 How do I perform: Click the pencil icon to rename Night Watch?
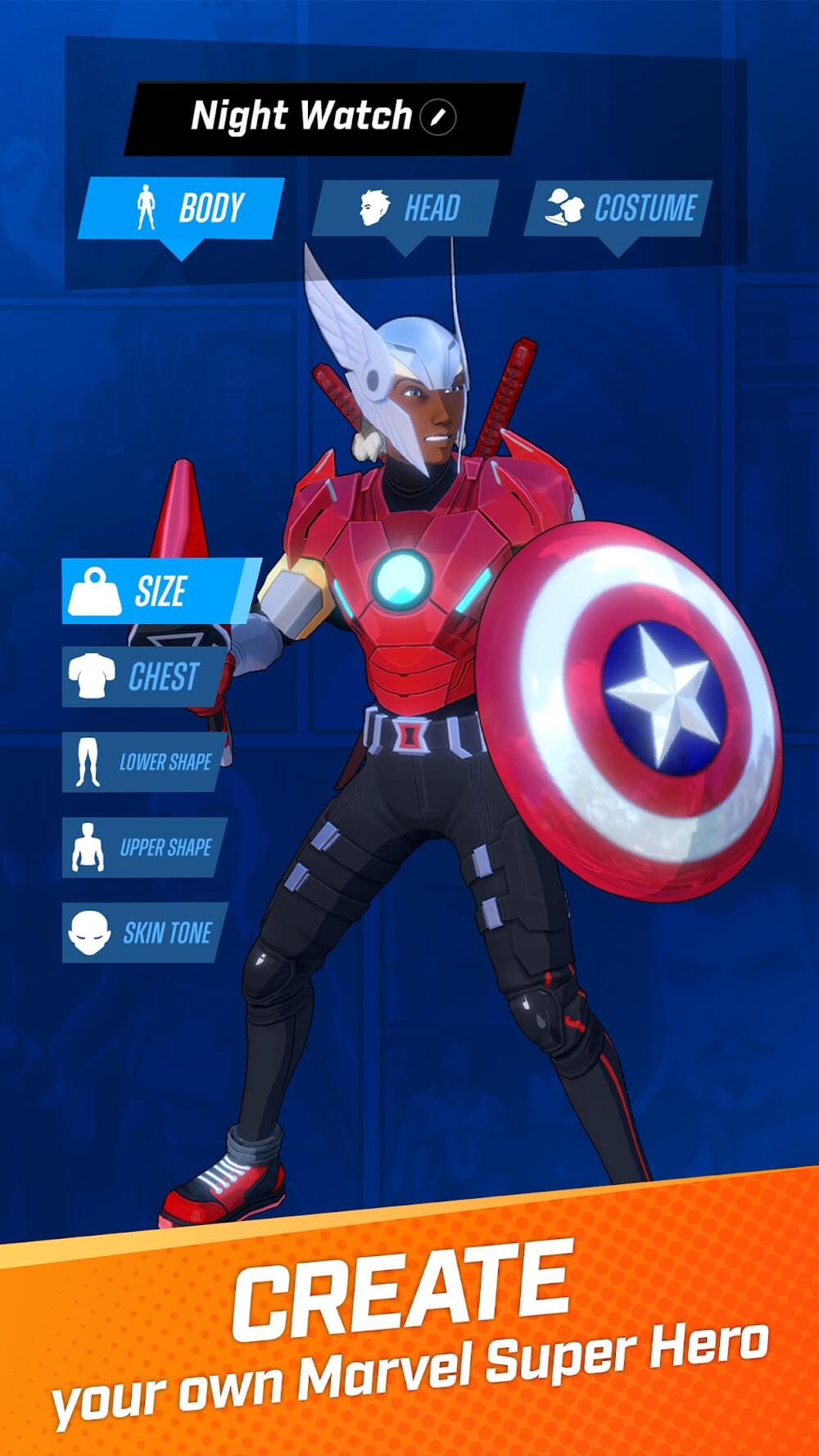(x=438, y=117)
